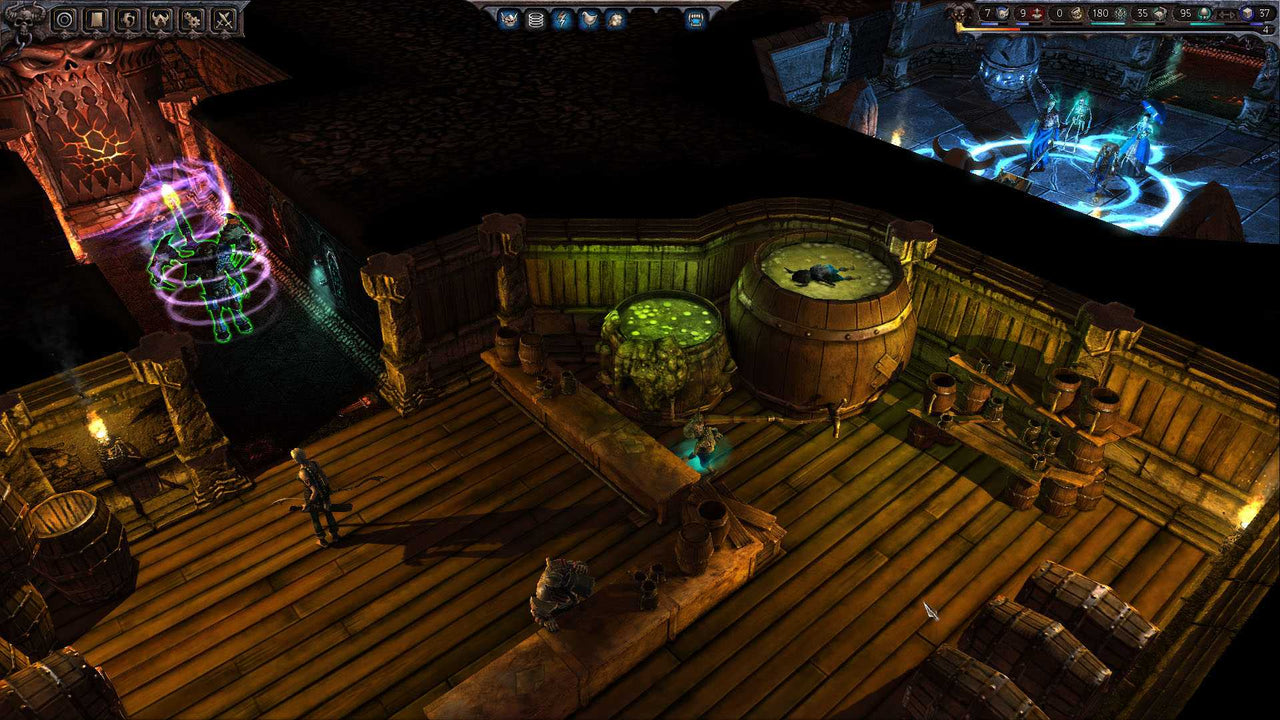Click the winged skull icon in center toolbar
The image size is (1280, 720).
click(507, 19)
